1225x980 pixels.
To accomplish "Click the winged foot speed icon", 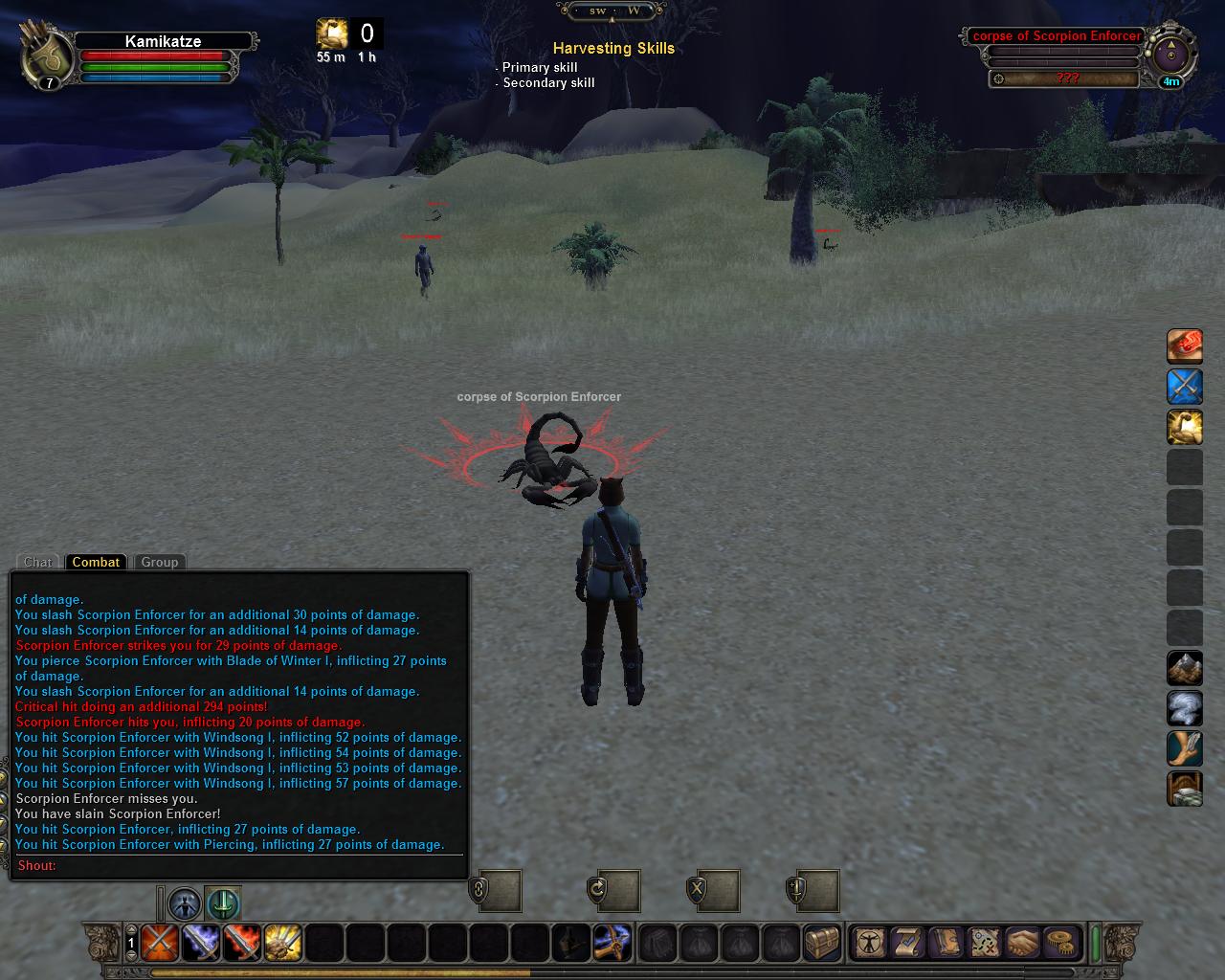I will point(1184,748).
